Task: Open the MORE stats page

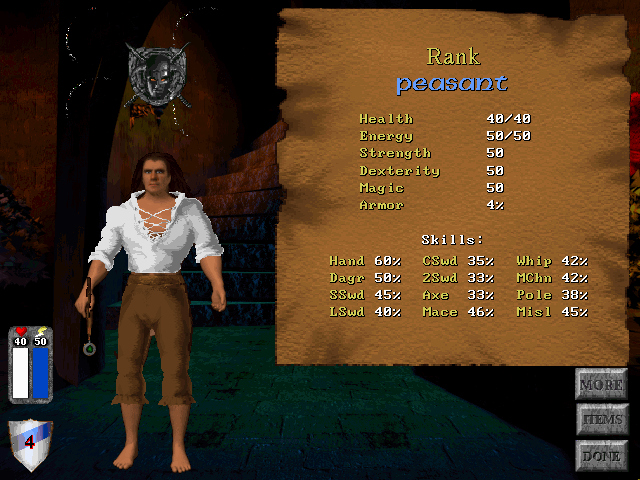Action: pos(601,384)
